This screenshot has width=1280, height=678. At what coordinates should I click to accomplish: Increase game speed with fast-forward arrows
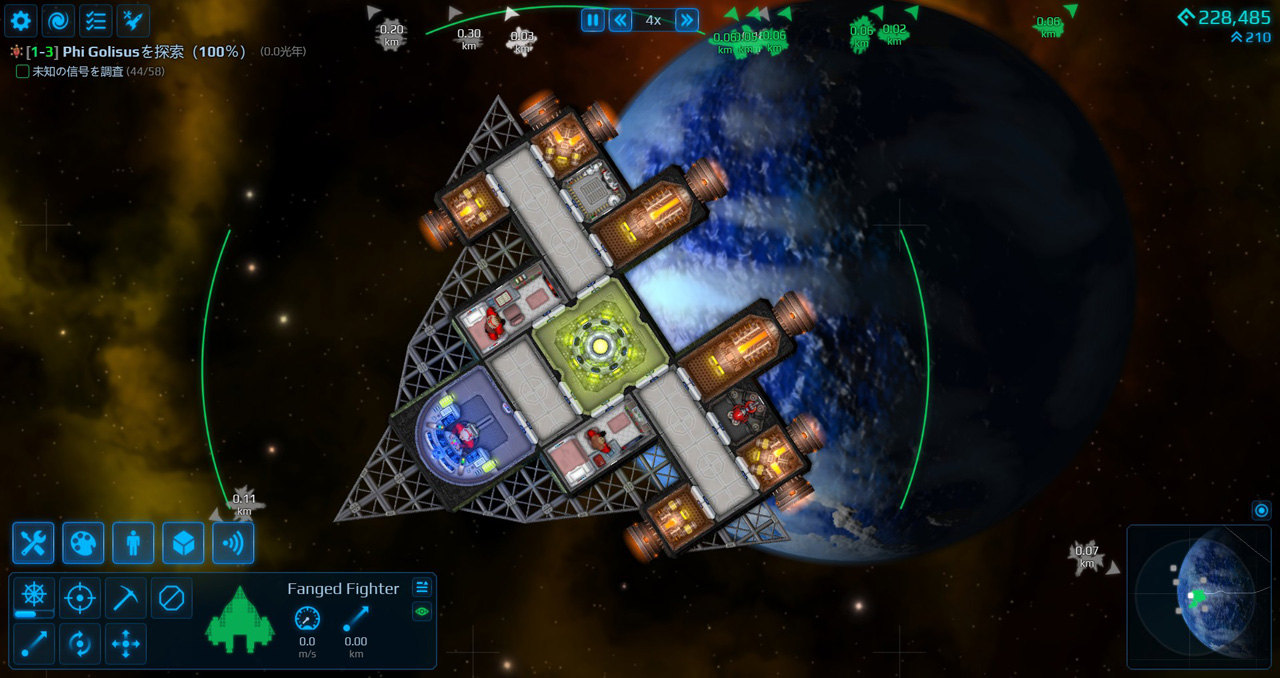[x=686, y=20]
